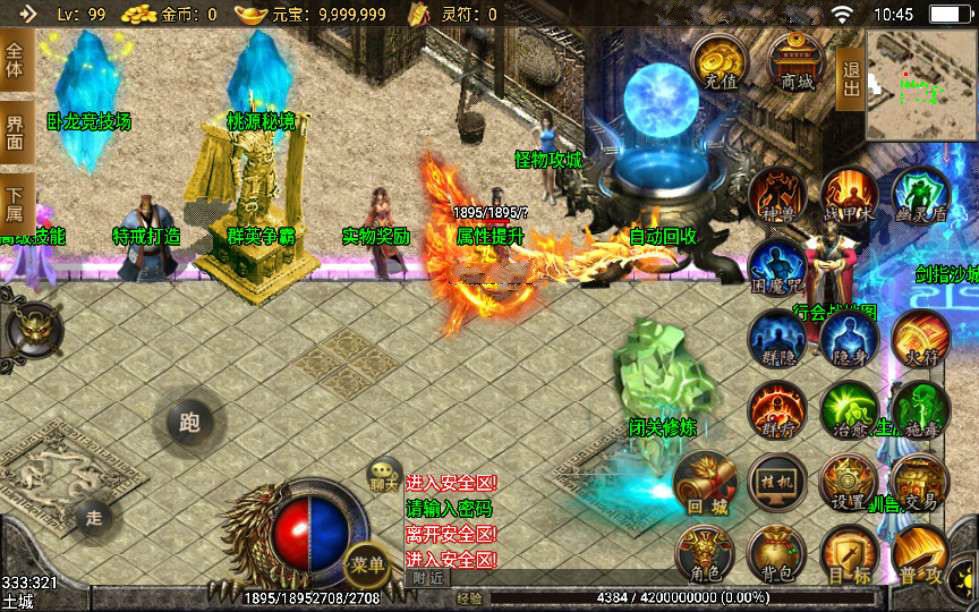The height and width of the screenshot is (612, 979).
Task: Select the 跑 run movement button
Action: pyautogui.click(x=190, y=421)
